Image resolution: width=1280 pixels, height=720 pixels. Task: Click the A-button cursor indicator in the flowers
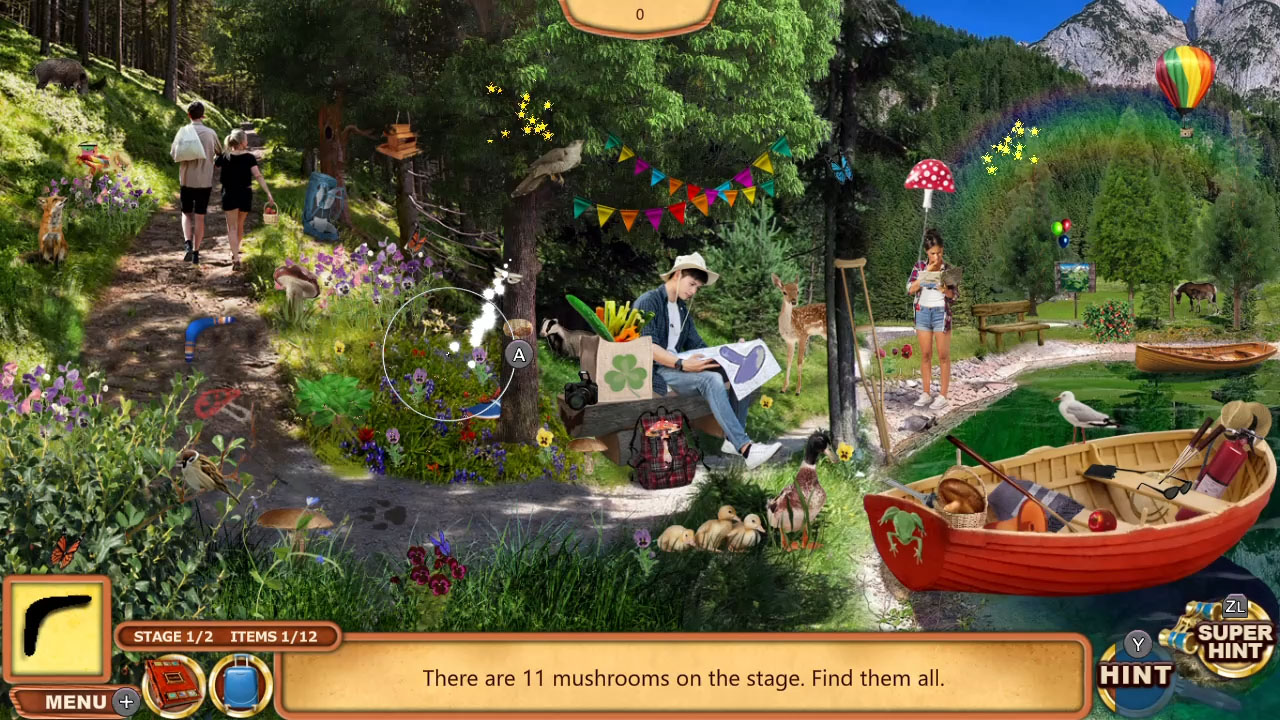click(x=518, y=353)
